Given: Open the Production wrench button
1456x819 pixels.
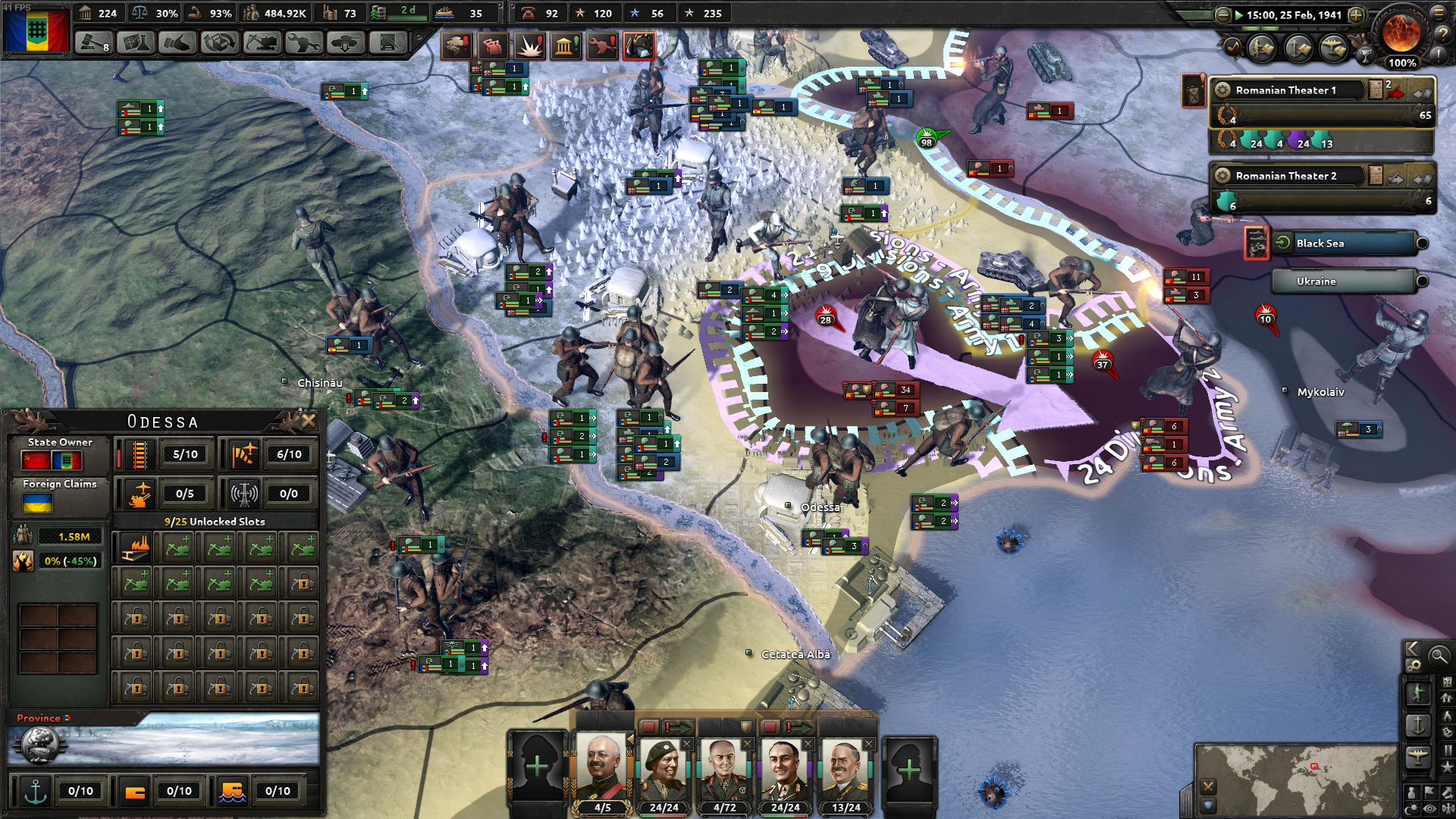Looking at the screenshot, I should click(303, 43).
